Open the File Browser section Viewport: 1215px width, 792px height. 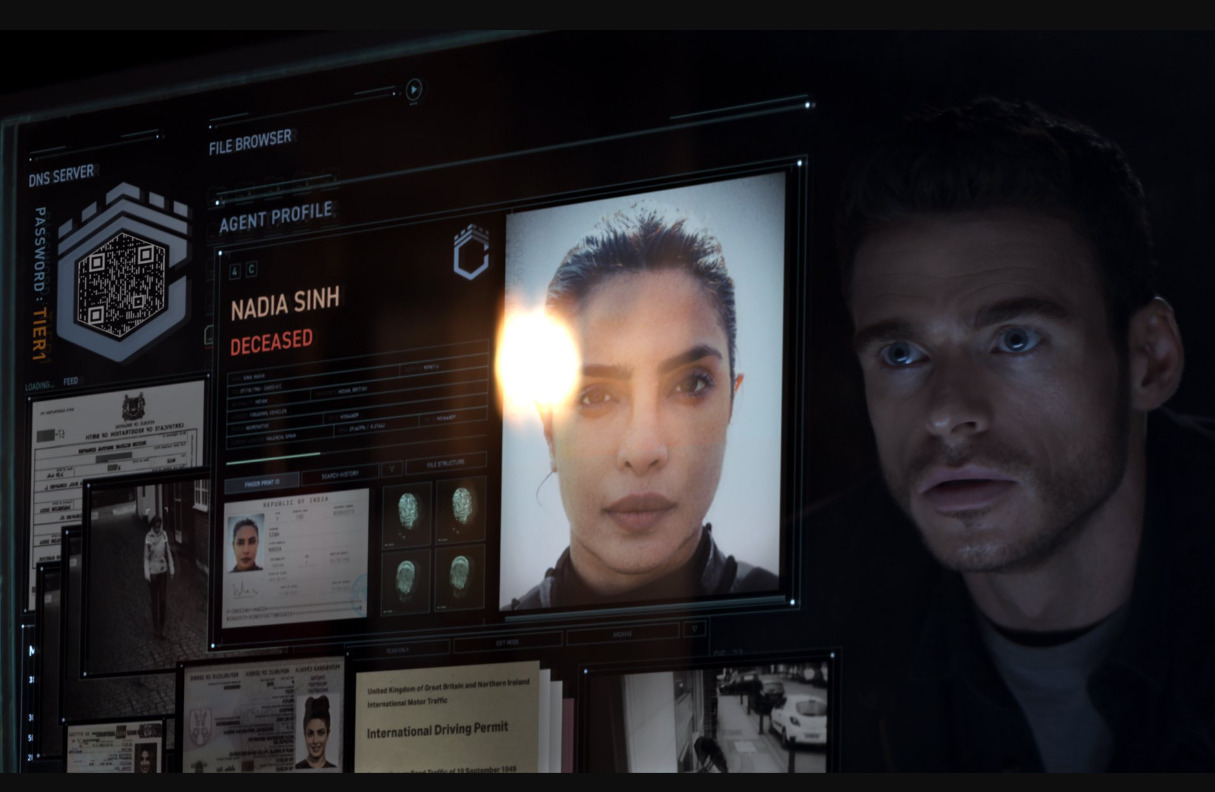click(x=251, y=142)
